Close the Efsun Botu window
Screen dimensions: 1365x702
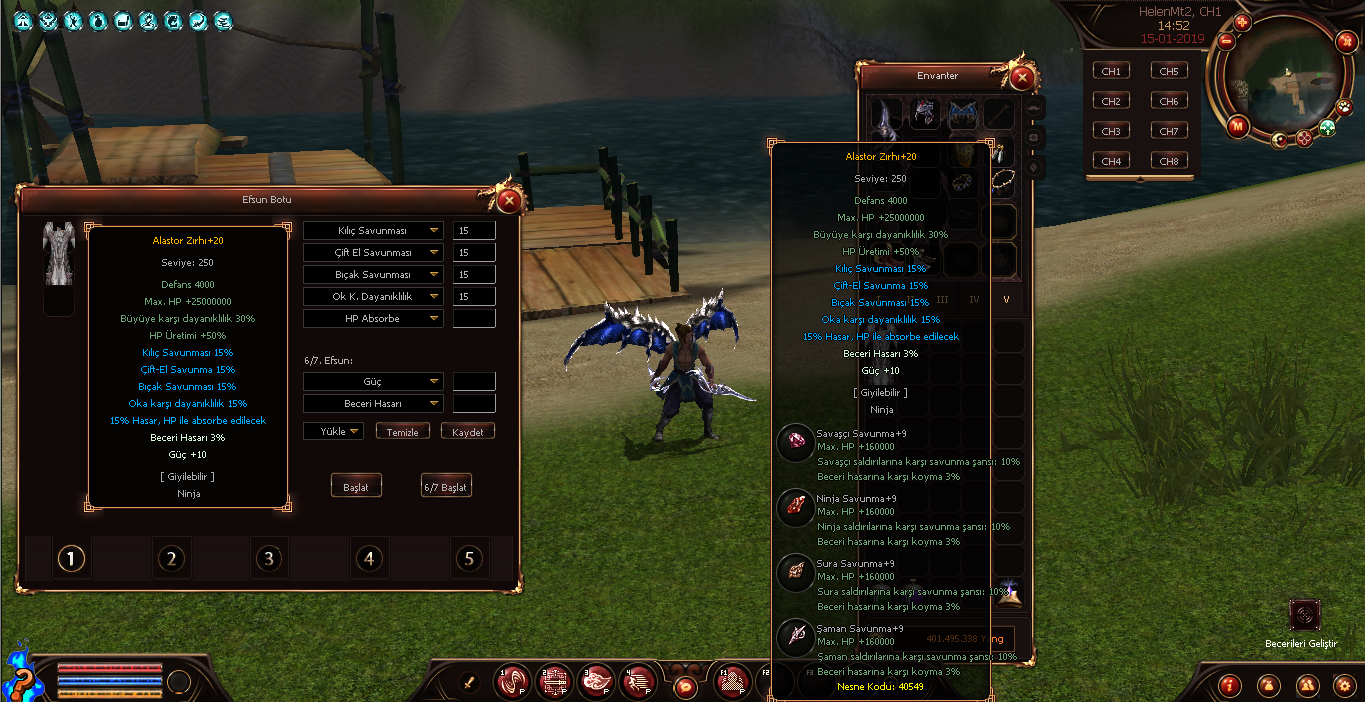pos(510,201)
